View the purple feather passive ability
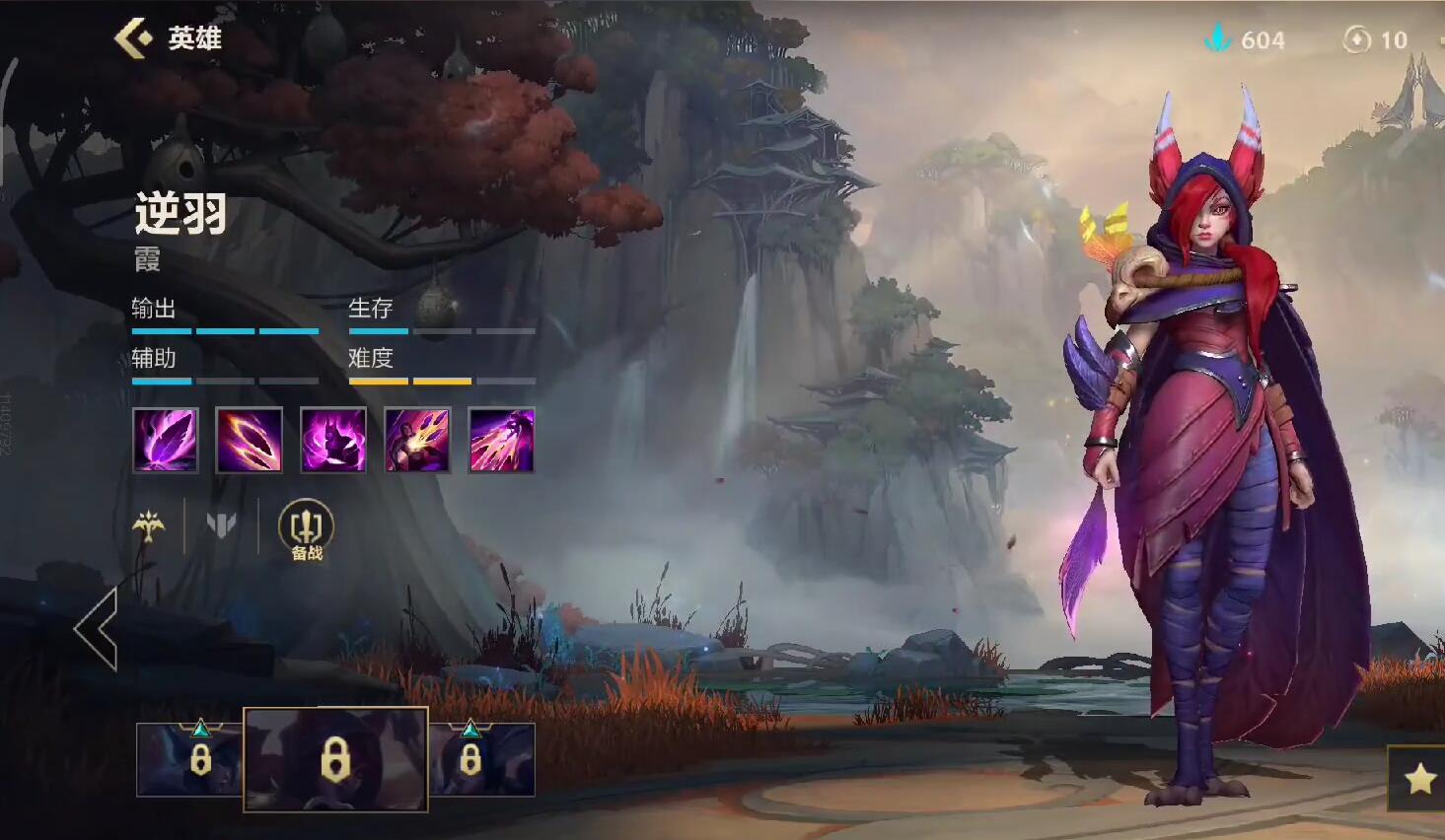 coord(166,440)
